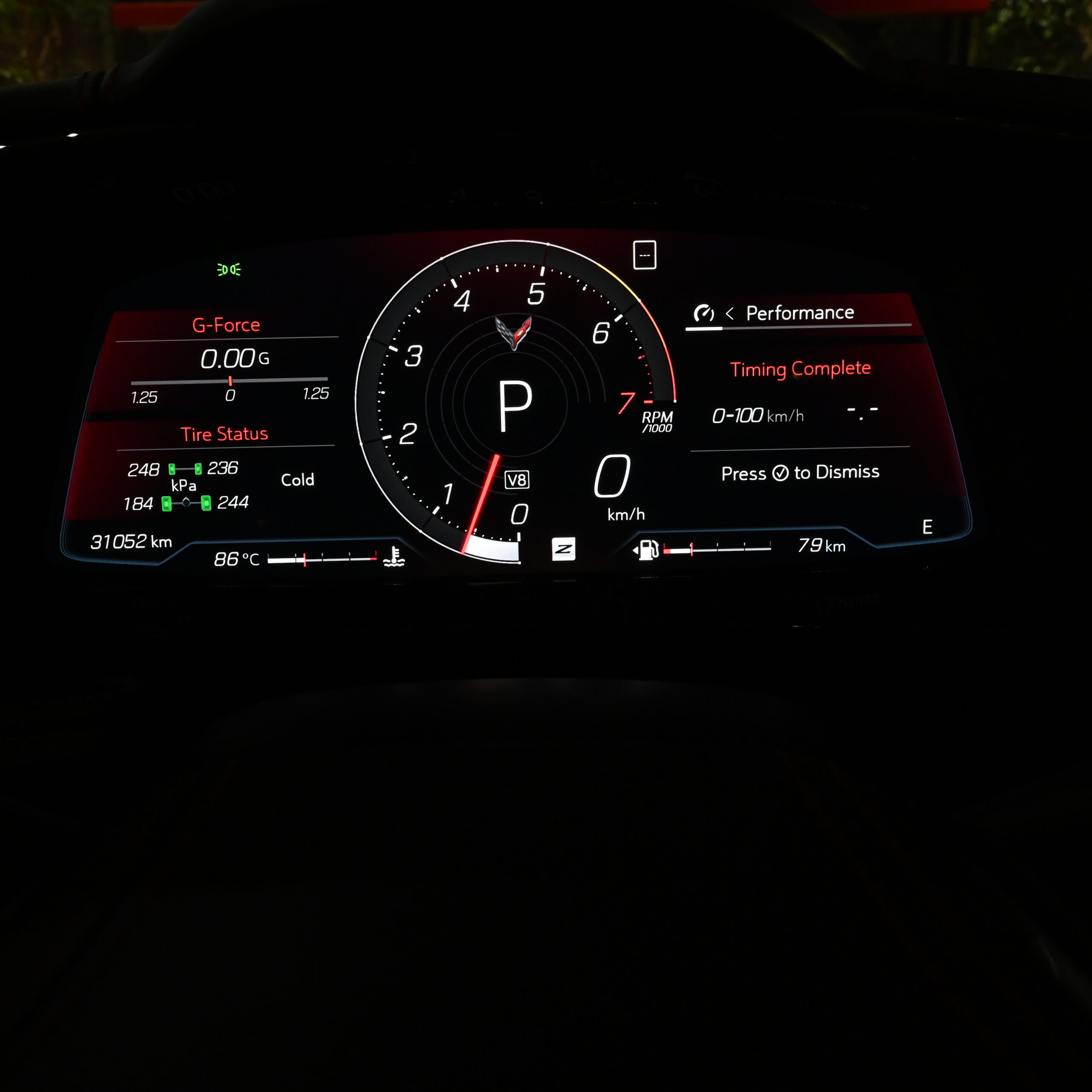Click the Z mode icon
This screenshot has width=1092, height=1092.
563,549
